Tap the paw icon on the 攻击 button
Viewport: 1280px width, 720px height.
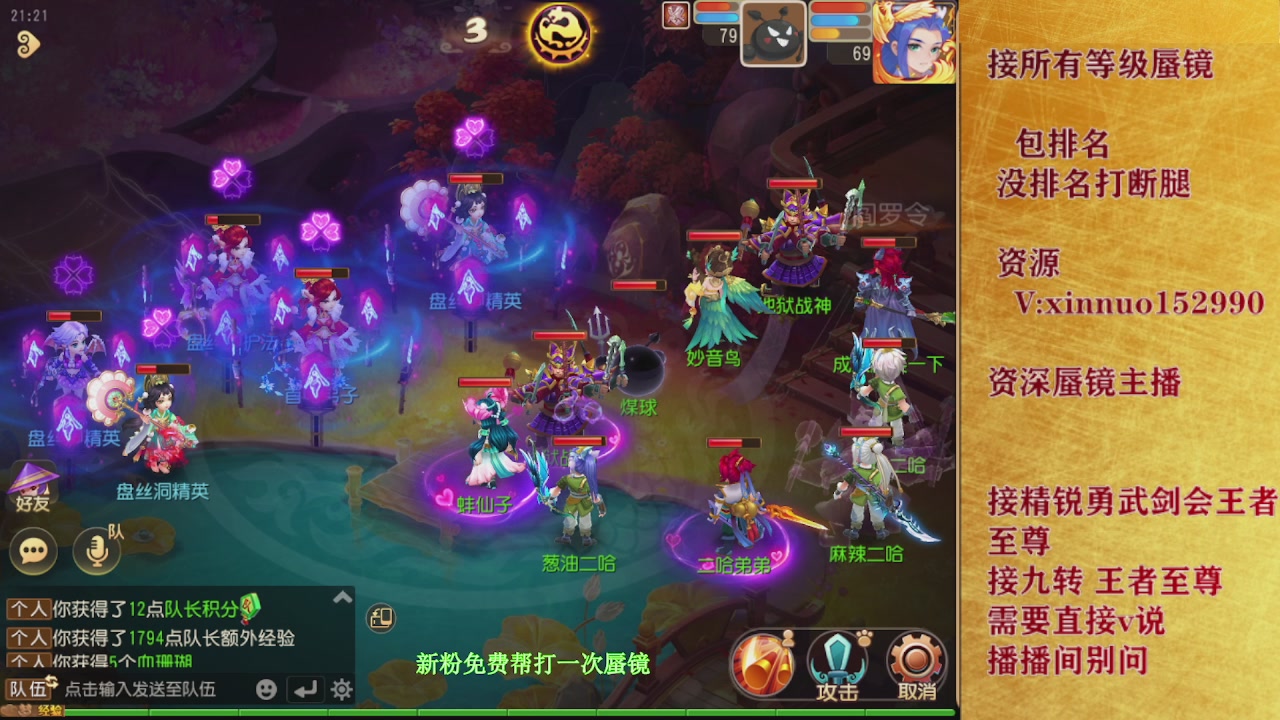[863, 638]
